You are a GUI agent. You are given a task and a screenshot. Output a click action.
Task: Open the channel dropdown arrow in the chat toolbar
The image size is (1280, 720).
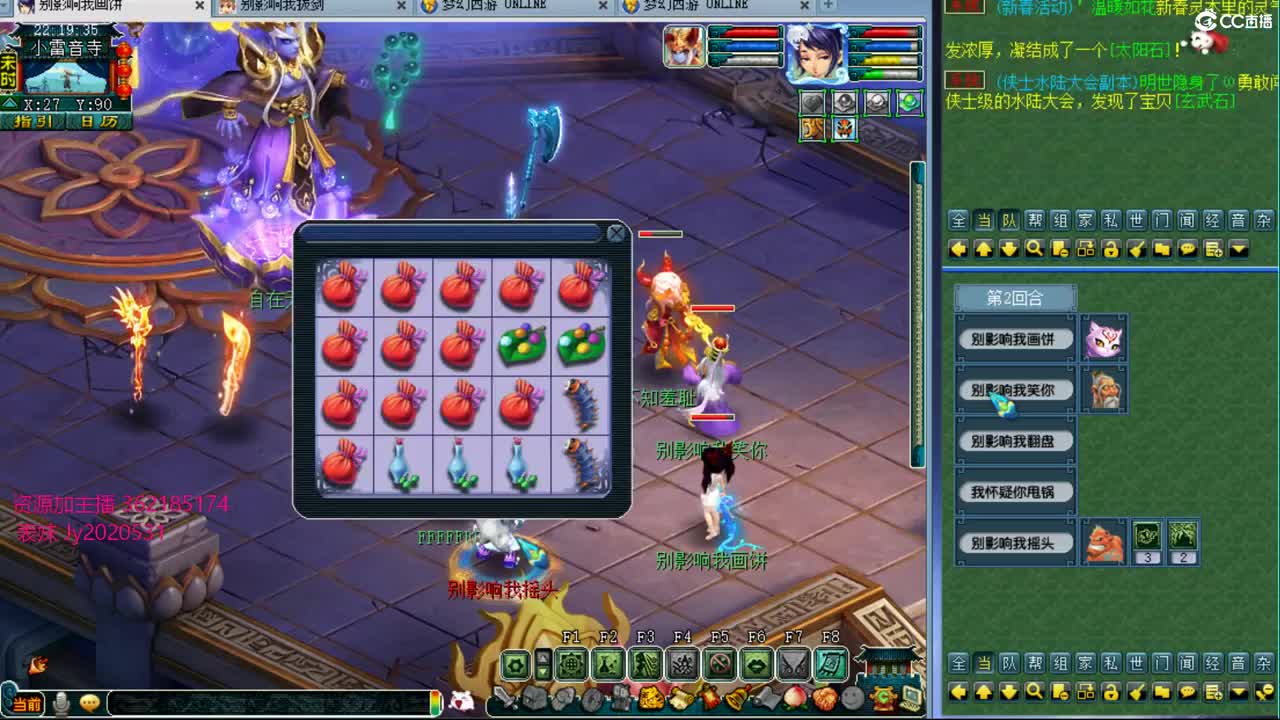(1238, 249)
